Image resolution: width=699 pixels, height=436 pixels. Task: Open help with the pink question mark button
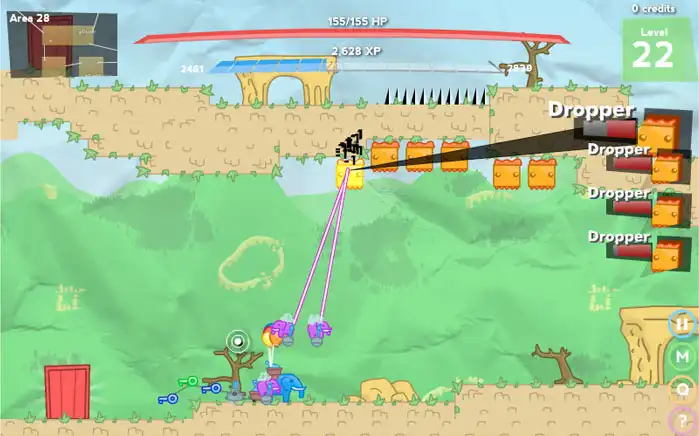coord(682,421)
